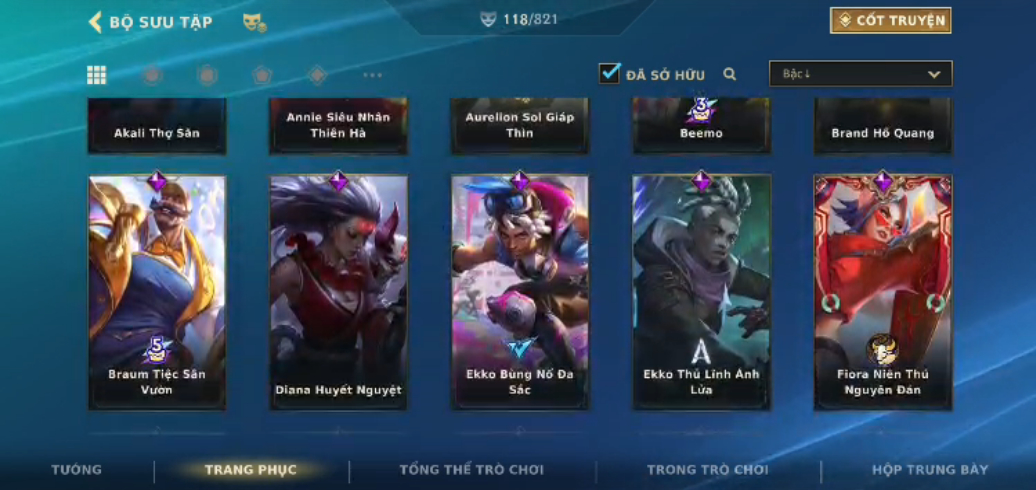Image resolution: width=1036 pixels, height=490 pixels.
Task: Choose the Akali Thợ Săn skin card
Action: coord(157,127)
